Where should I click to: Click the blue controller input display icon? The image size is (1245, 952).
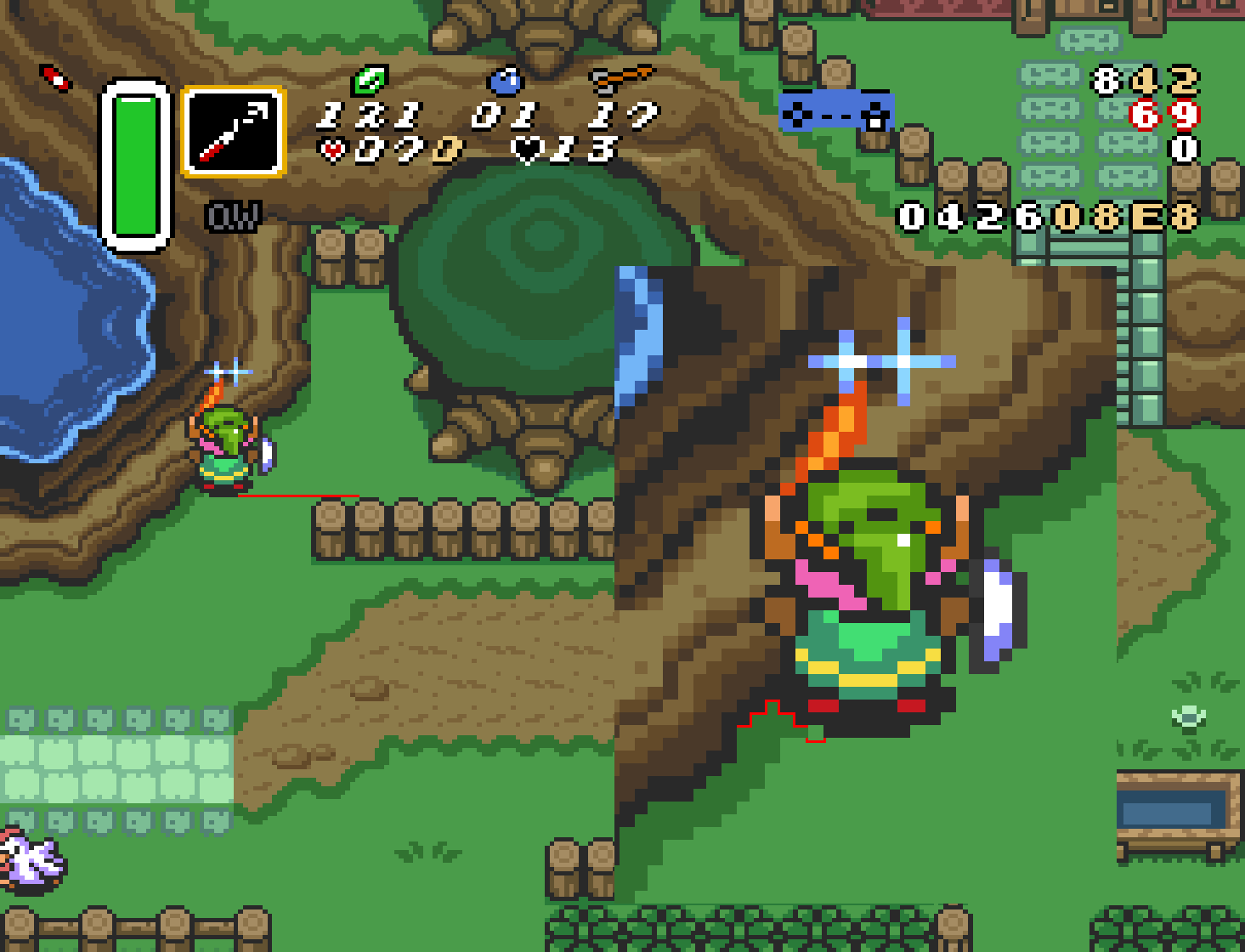point(836,111)
